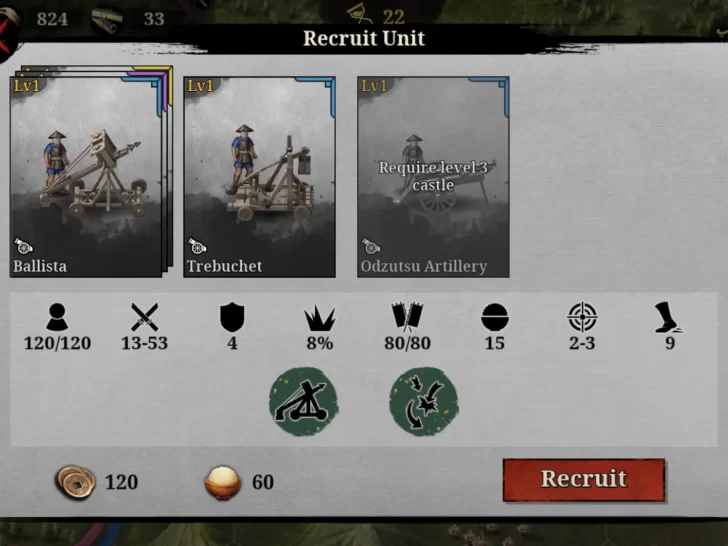Show the siege catapult skill icon
Screen dimensions: 728x546
303,402
